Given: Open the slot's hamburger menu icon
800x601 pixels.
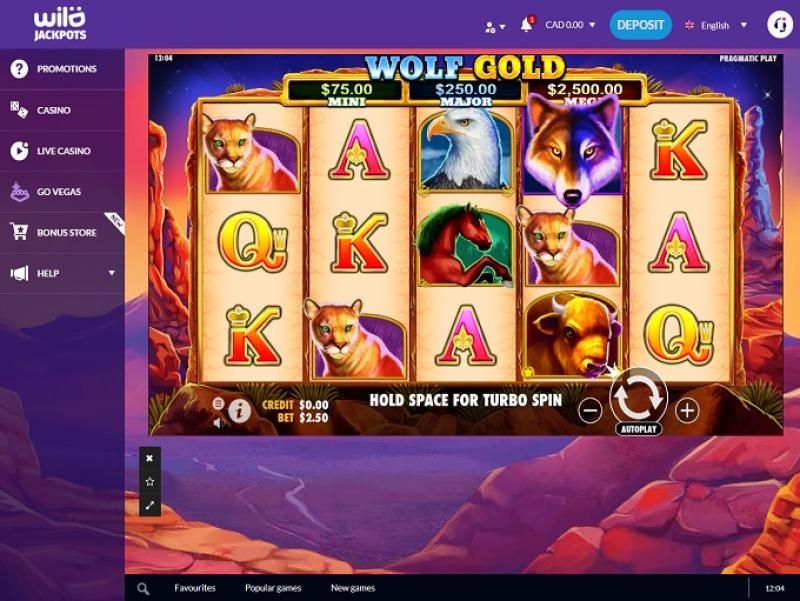Looking at the screenshot, I should (219, 403).
